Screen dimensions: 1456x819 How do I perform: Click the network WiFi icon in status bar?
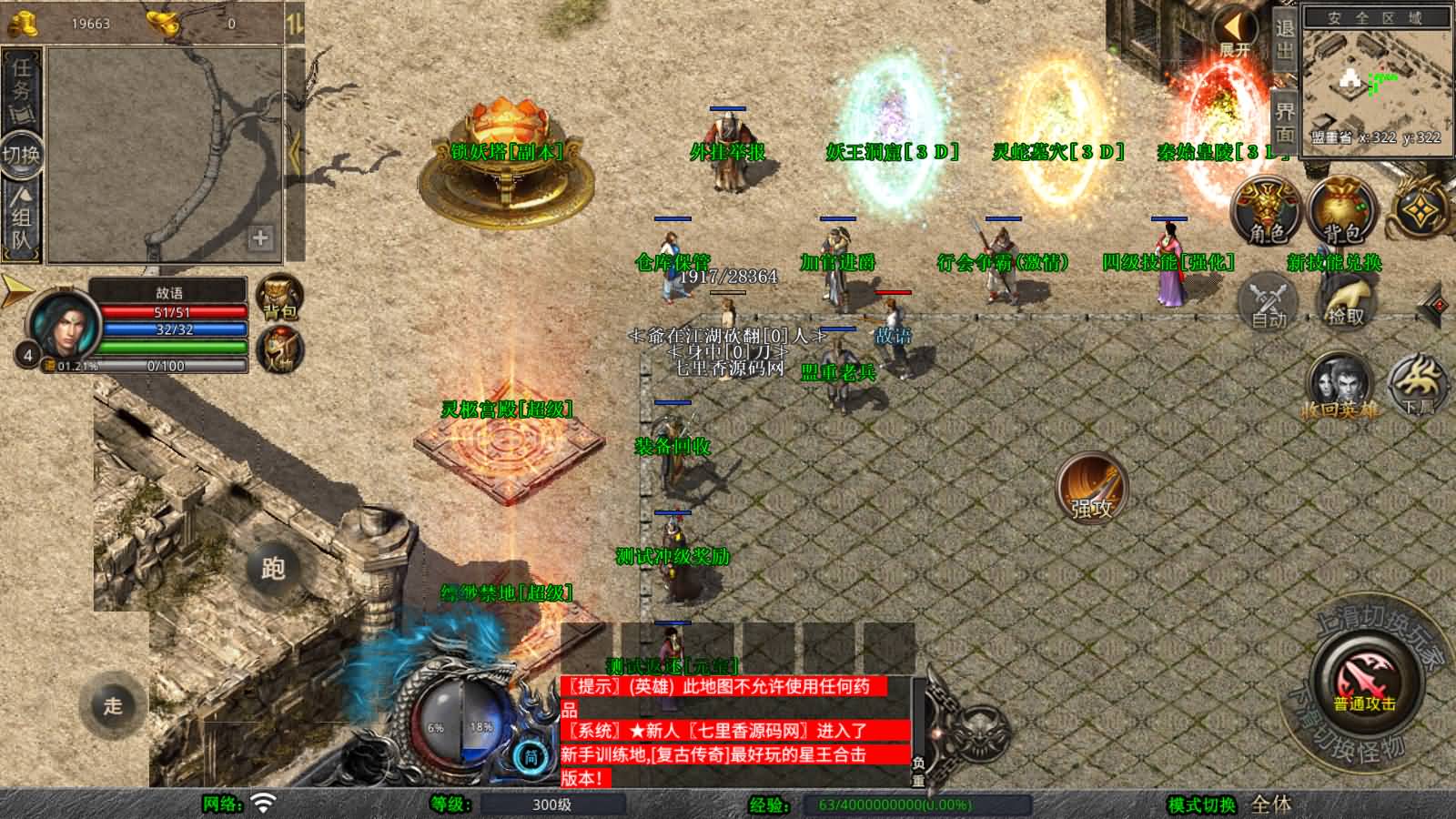pos(261,805)
